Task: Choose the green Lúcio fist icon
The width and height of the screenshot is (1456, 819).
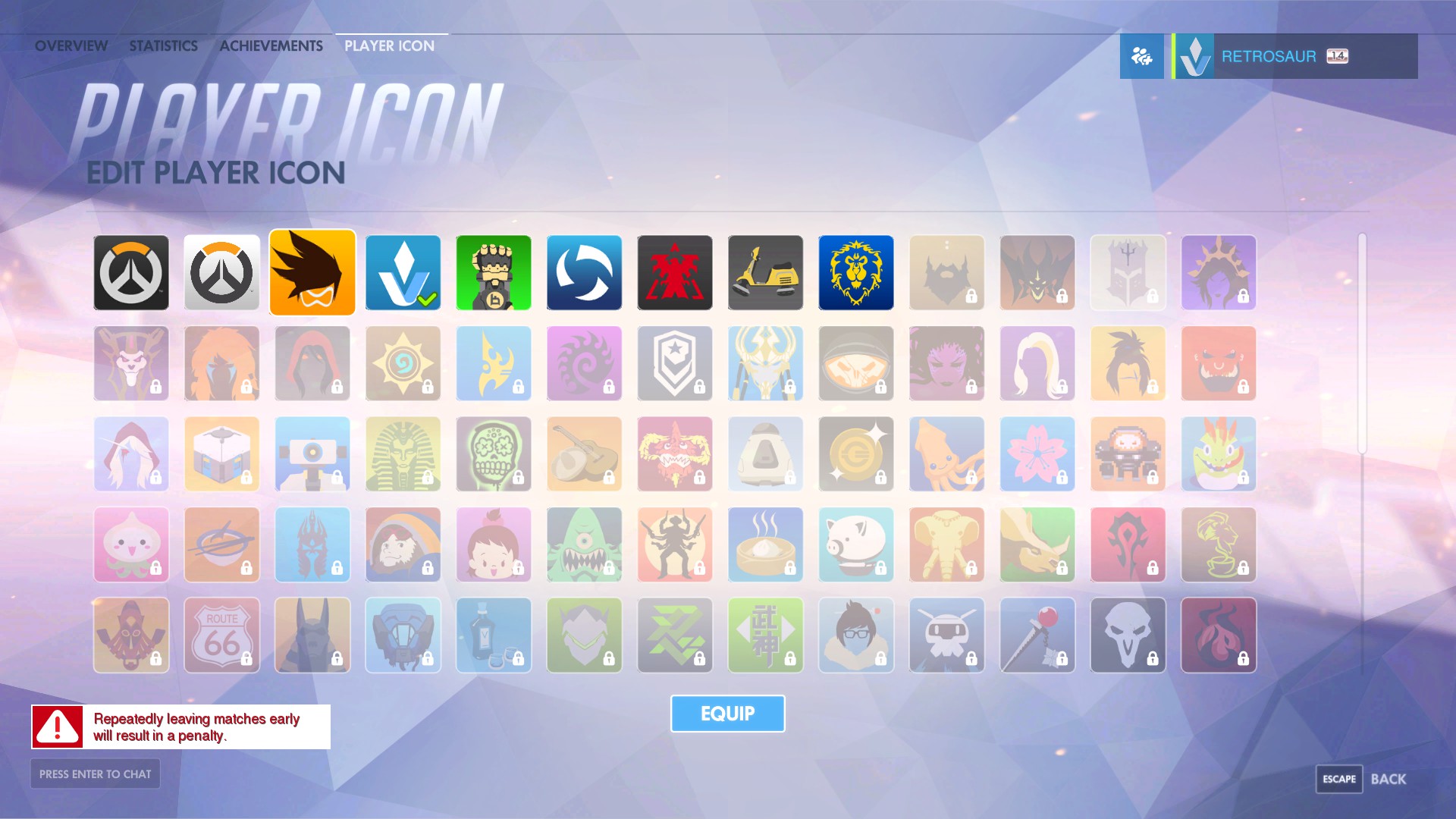Action: [493, 272]
